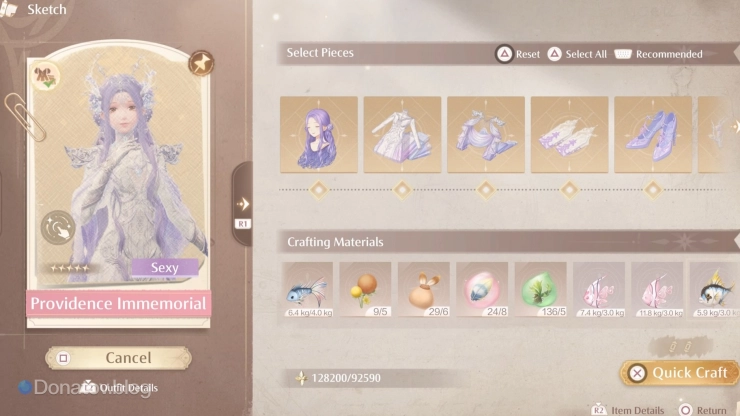Collapse the side panel with arrow tab
740x416 pixels.
click(x=242, y=205)
